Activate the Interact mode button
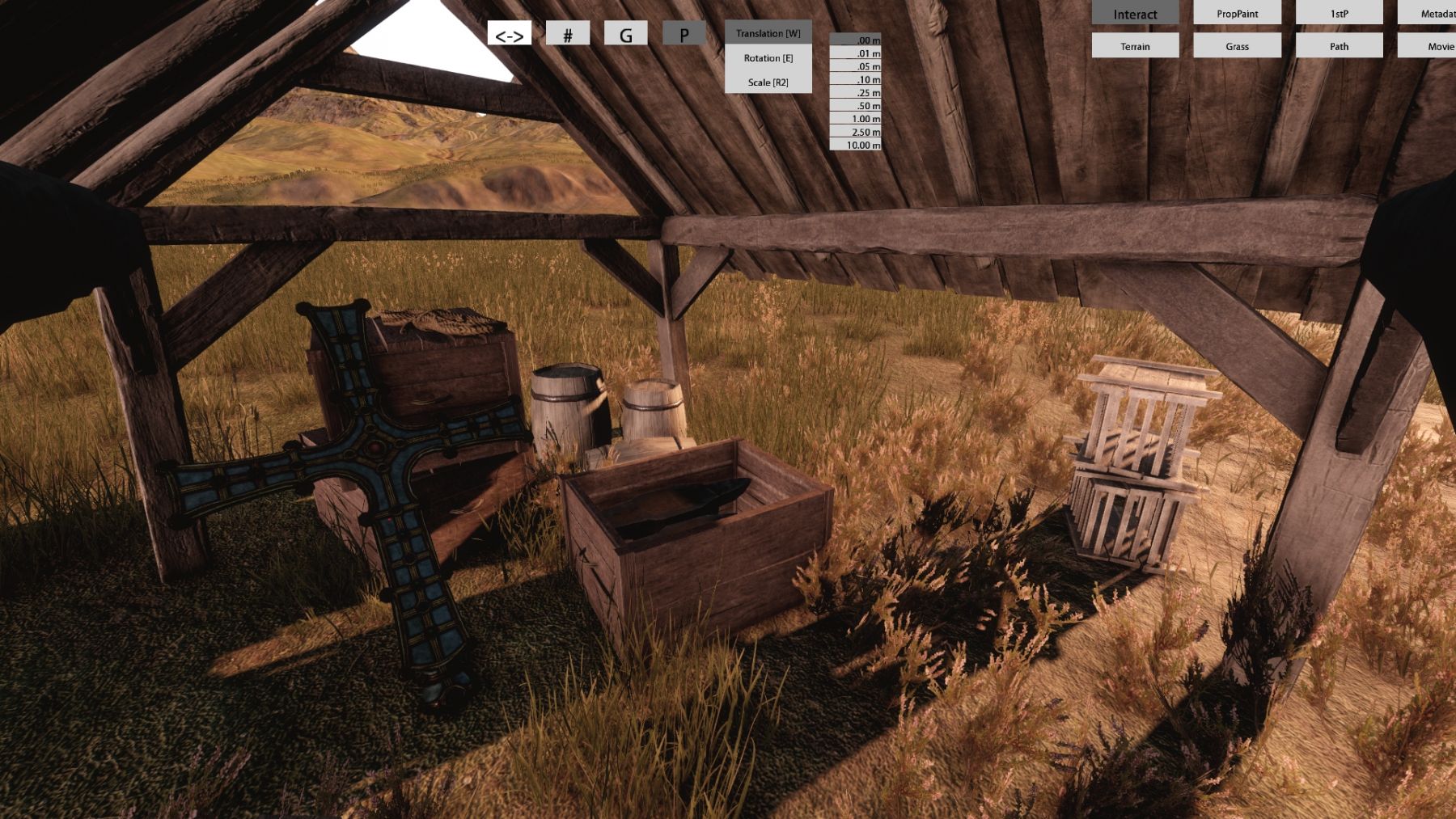 pyautogui.click(x=1135, y=14)
